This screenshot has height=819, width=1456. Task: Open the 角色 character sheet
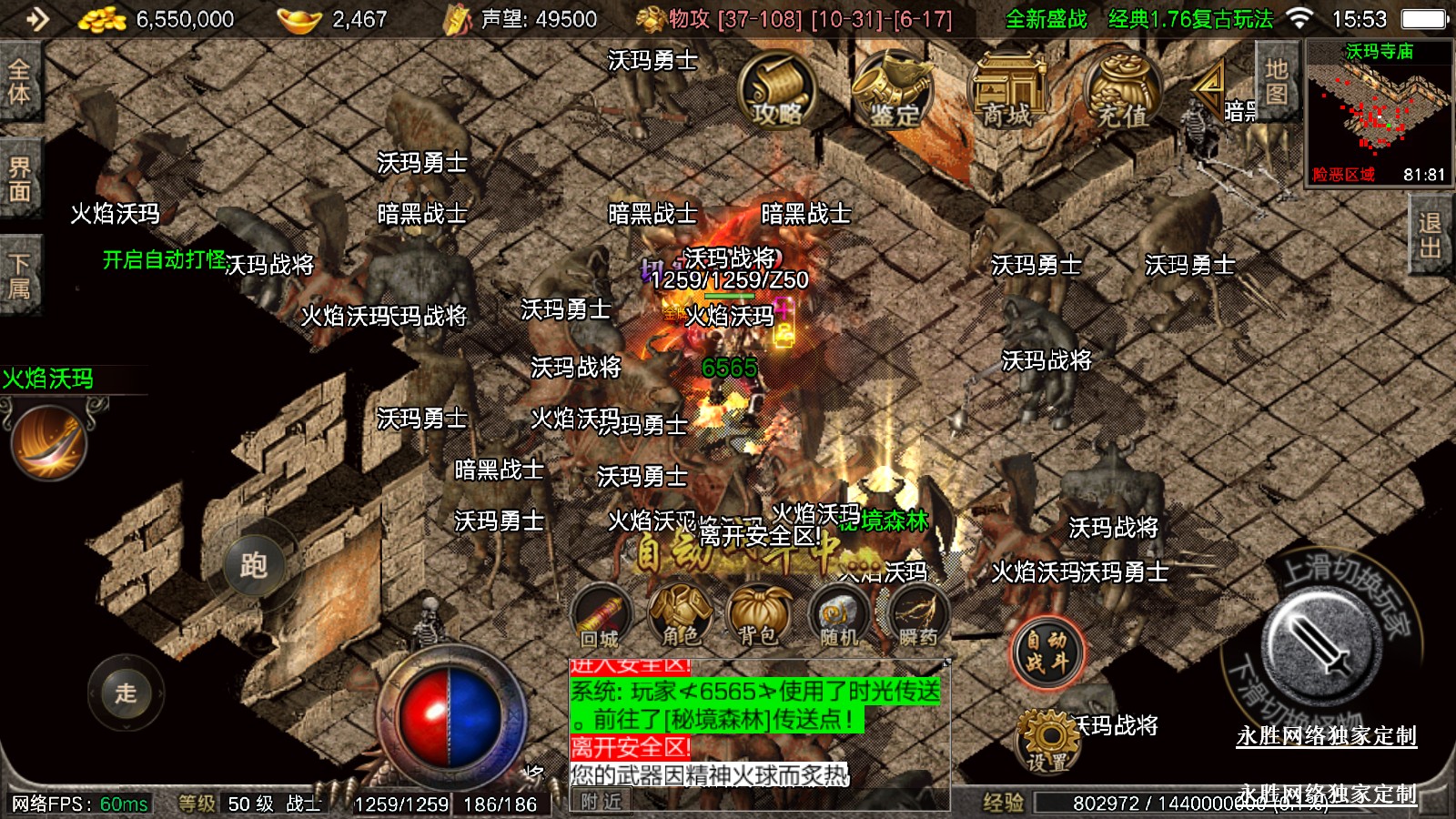click(x=680, y=617)
